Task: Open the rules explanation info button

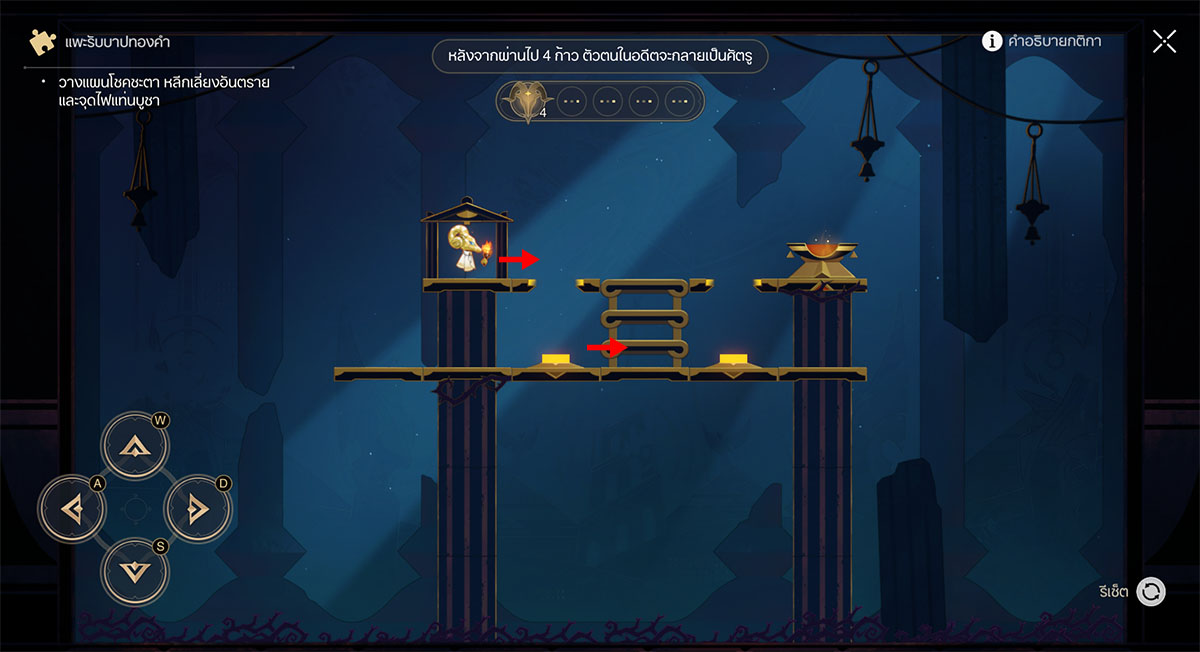Action: pyautogui.click(x=992, y=41)
